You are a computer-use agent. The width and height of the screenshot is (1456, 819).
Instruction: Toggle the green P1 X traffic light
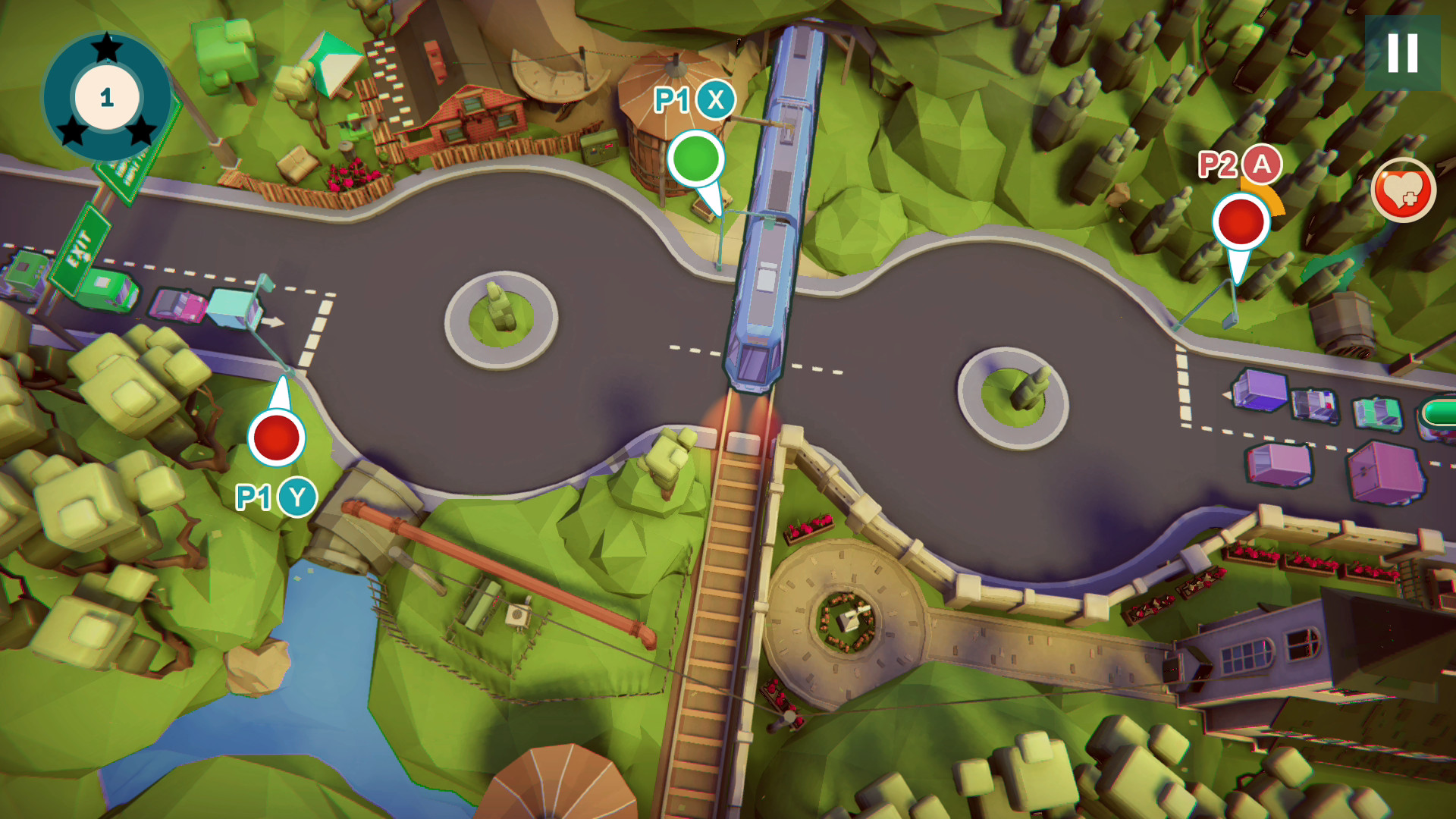click(x=695, y=158)
